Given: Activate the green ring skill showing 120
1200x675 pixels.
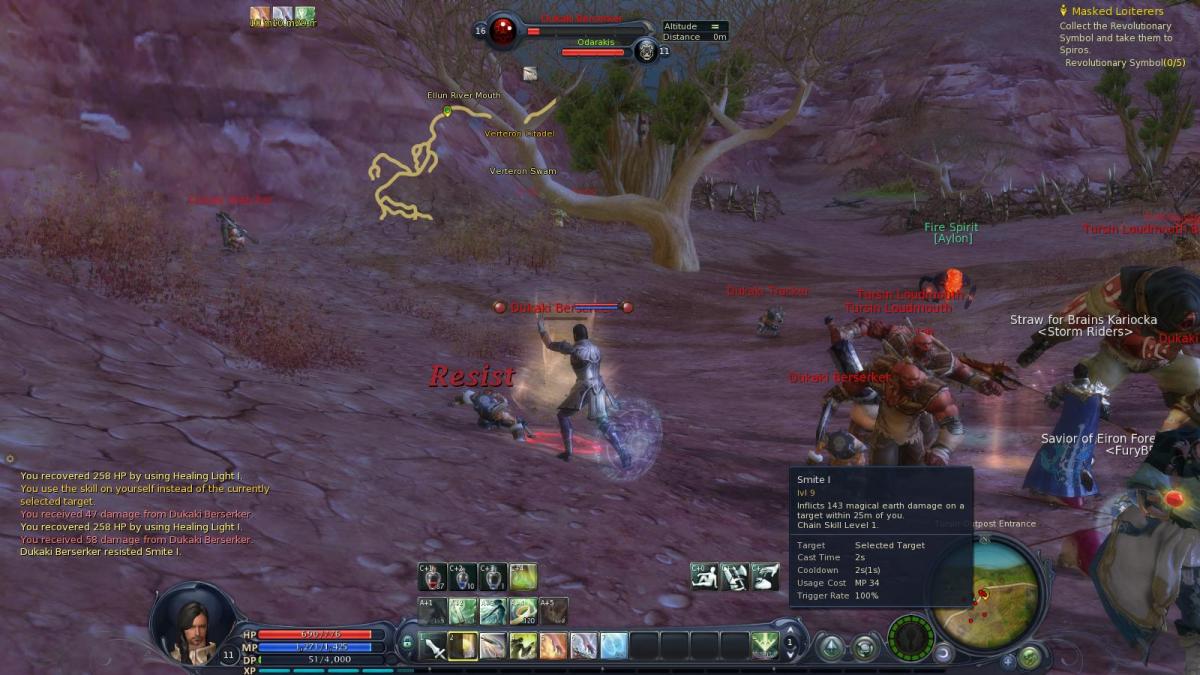Looking at the screenshot, I should pyautogui.click(x=523, y=610).
